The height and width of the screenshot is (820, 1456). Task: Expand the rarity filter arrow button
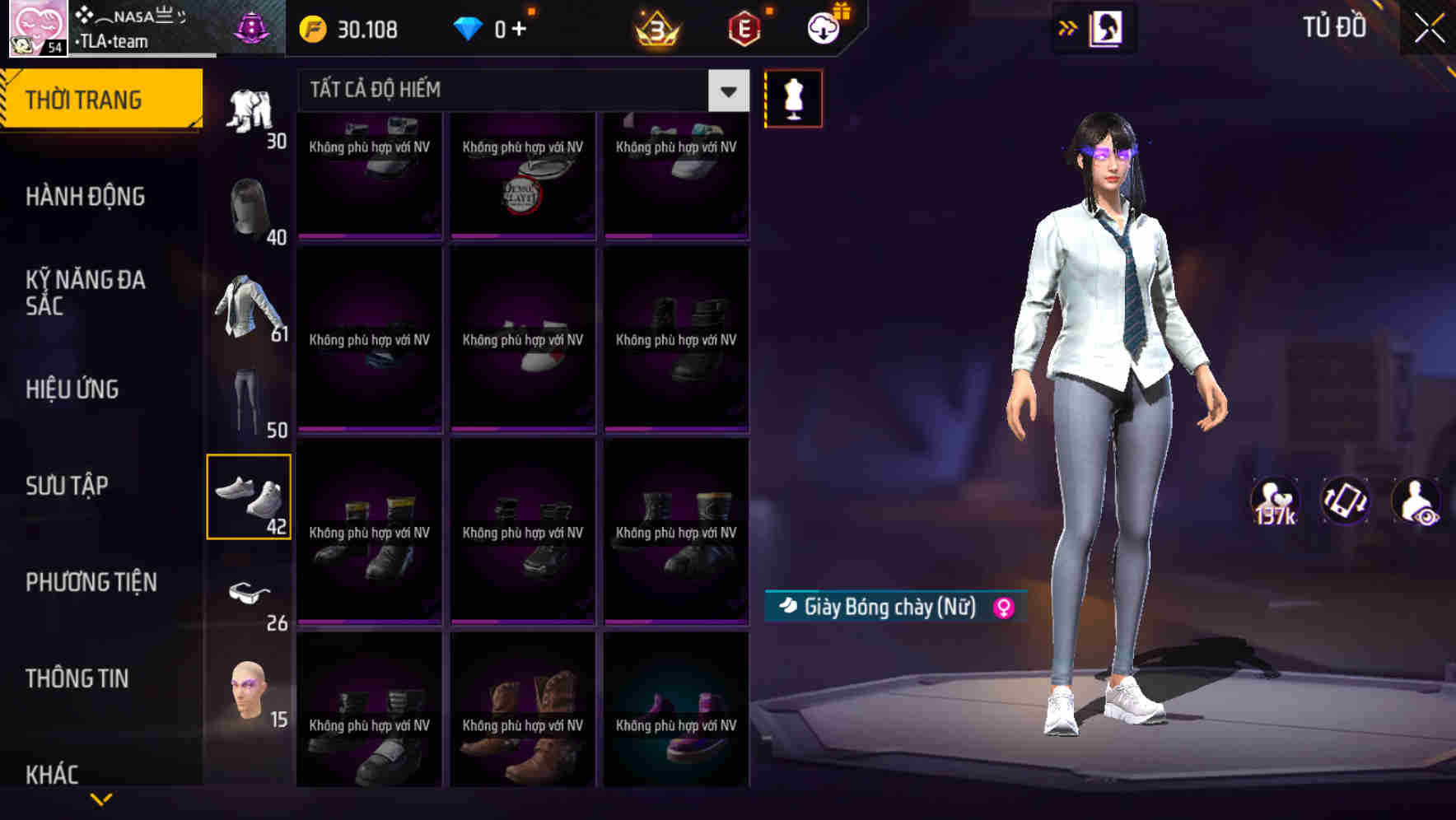(x=726, y=92)
